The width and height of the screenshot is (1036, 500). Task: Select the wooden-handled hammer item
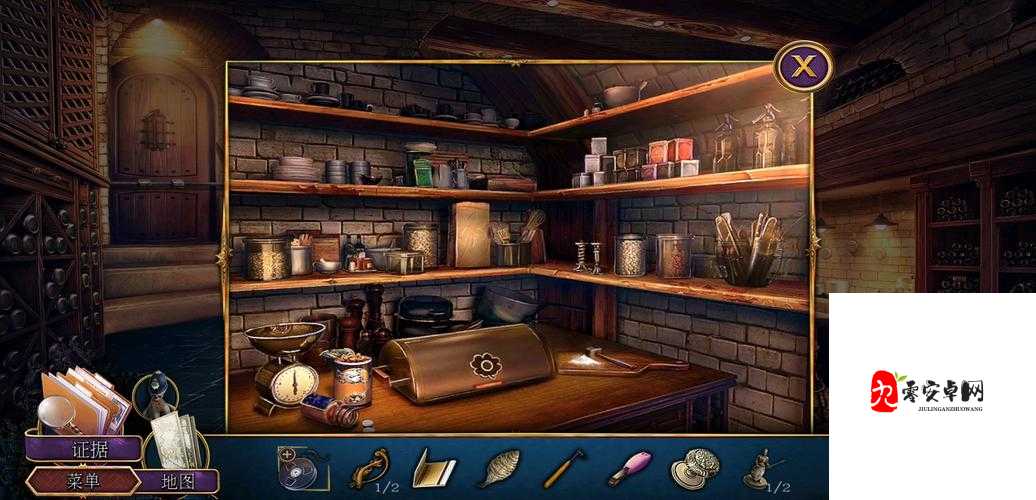(563, 467)
